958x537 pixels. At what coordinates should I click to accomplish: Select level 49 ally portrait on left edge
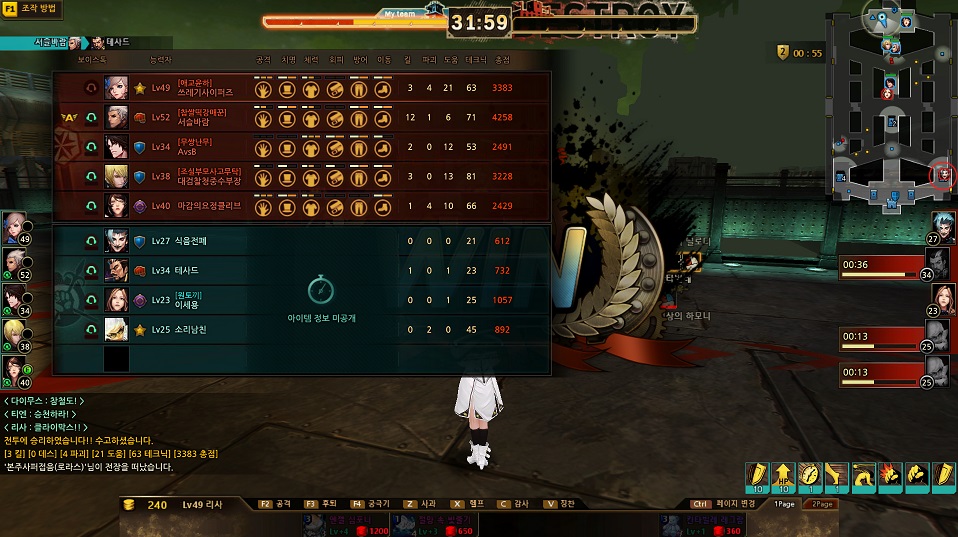tap(16, 225)
